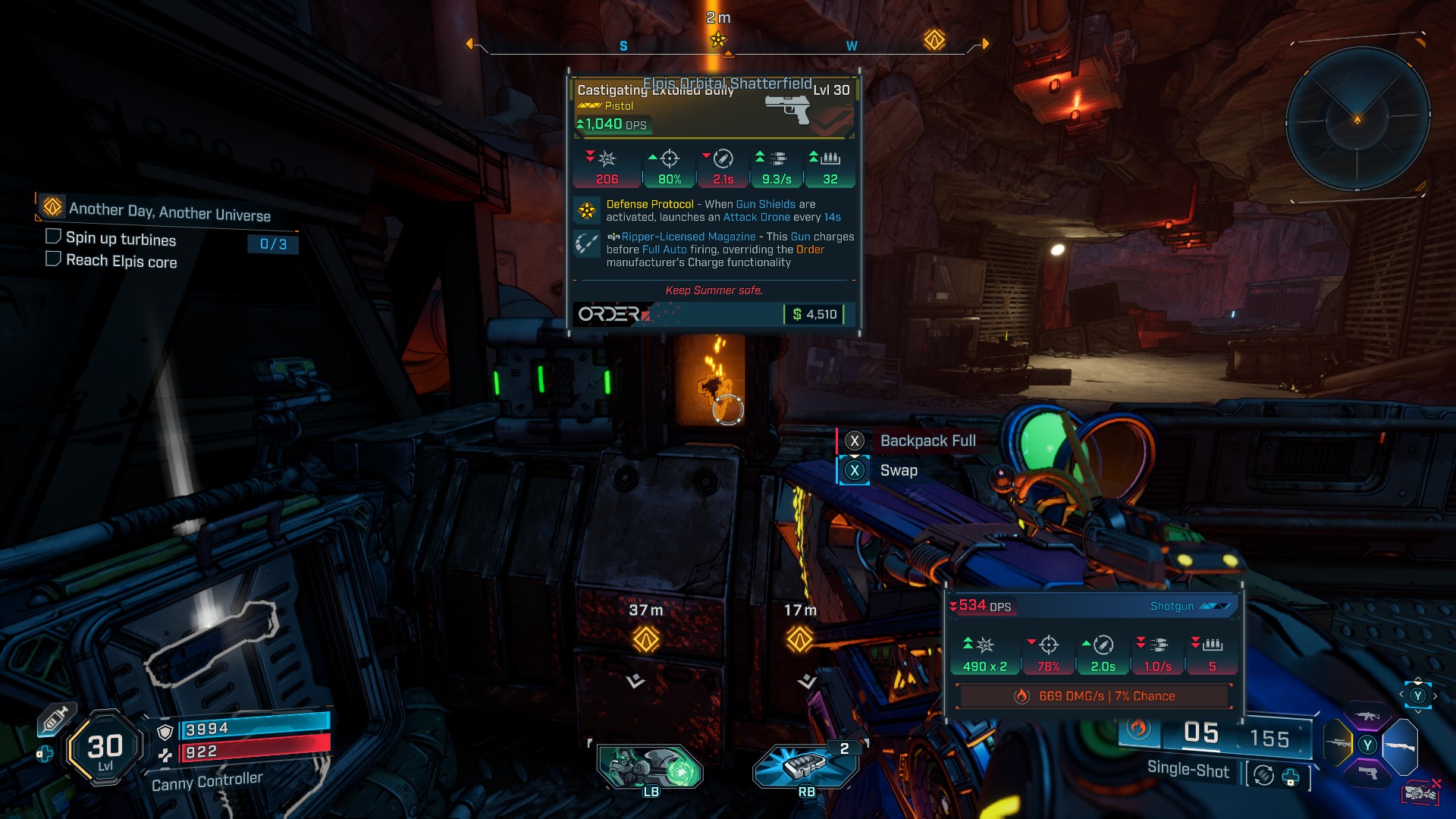Use the ordnance icon labeled RB
The height and width of the screenshot is (819, 1456).
(805, 766)
